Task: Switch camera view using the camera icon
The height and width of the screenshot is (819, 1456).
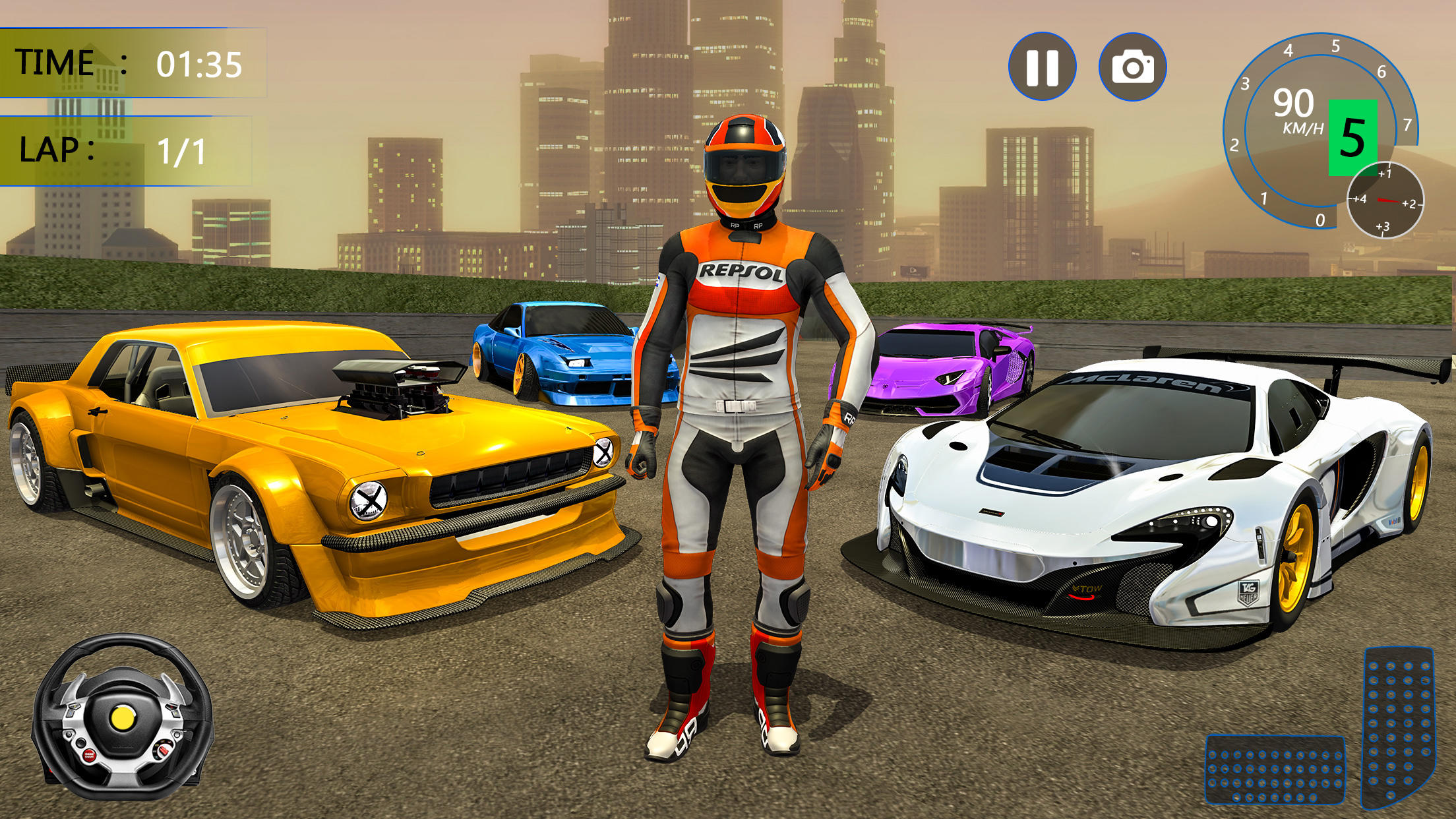Action: [1132, 67]
